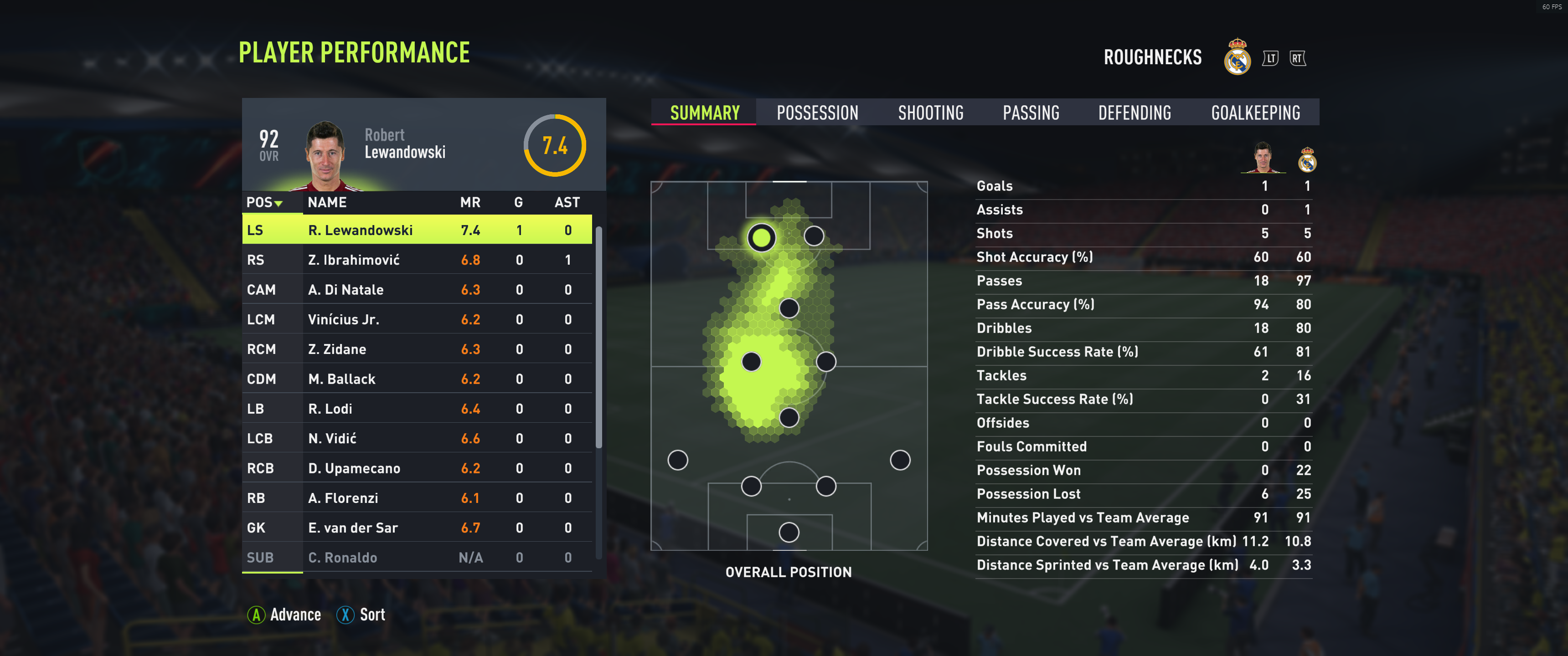Select M. Ballack's performance row
Viewport: 1568px width, 656px height.
point(416,379)
